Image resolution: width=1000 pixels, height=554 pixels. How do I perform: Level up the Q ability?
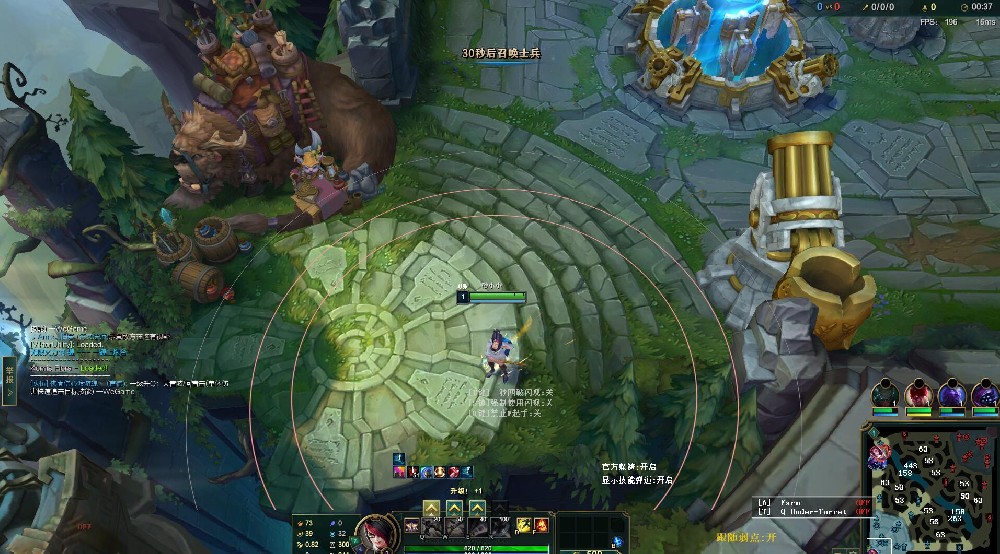click(431, 508)
